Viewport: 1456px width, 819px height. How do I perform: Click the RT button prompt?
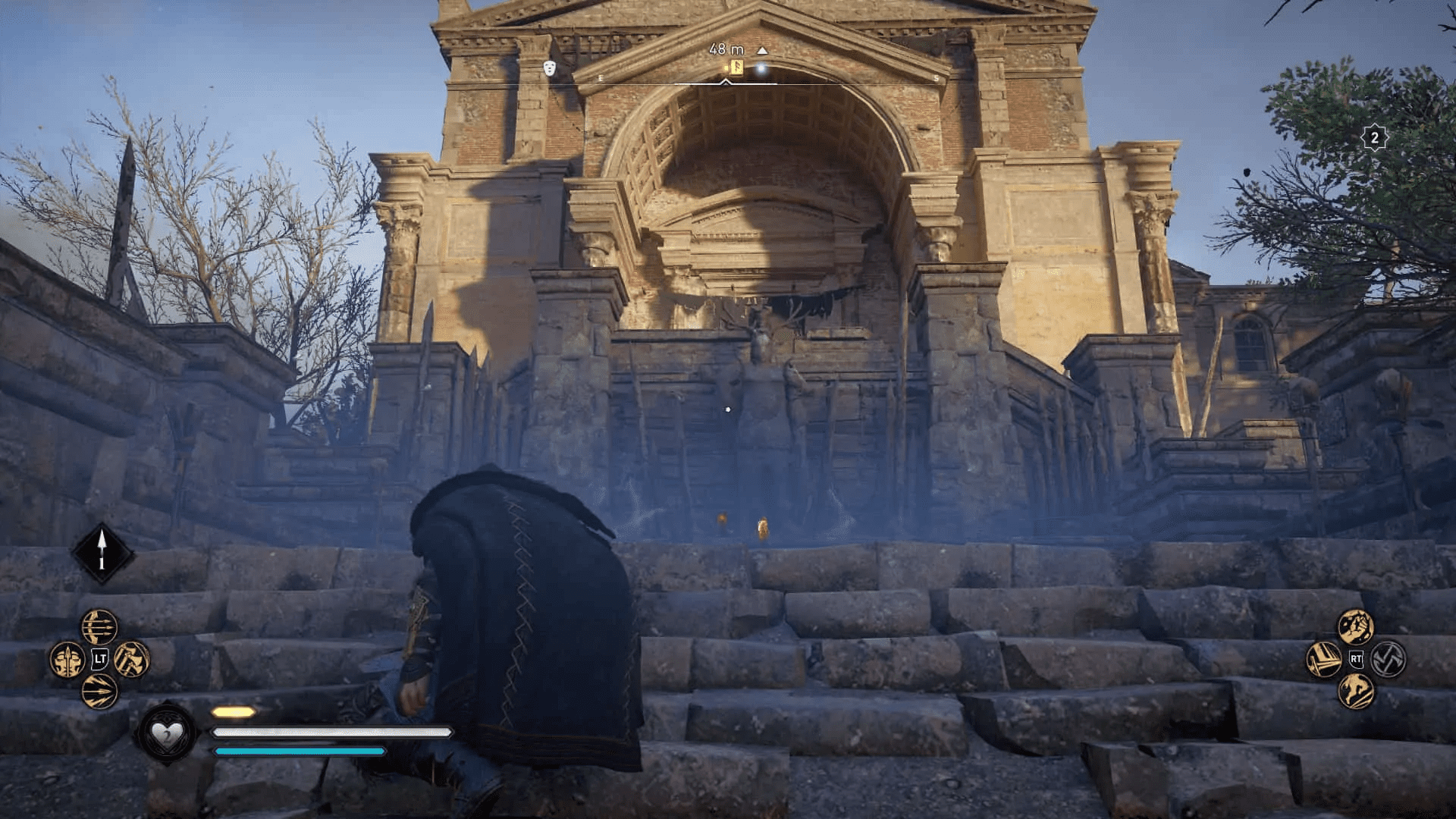point(1356,659)
